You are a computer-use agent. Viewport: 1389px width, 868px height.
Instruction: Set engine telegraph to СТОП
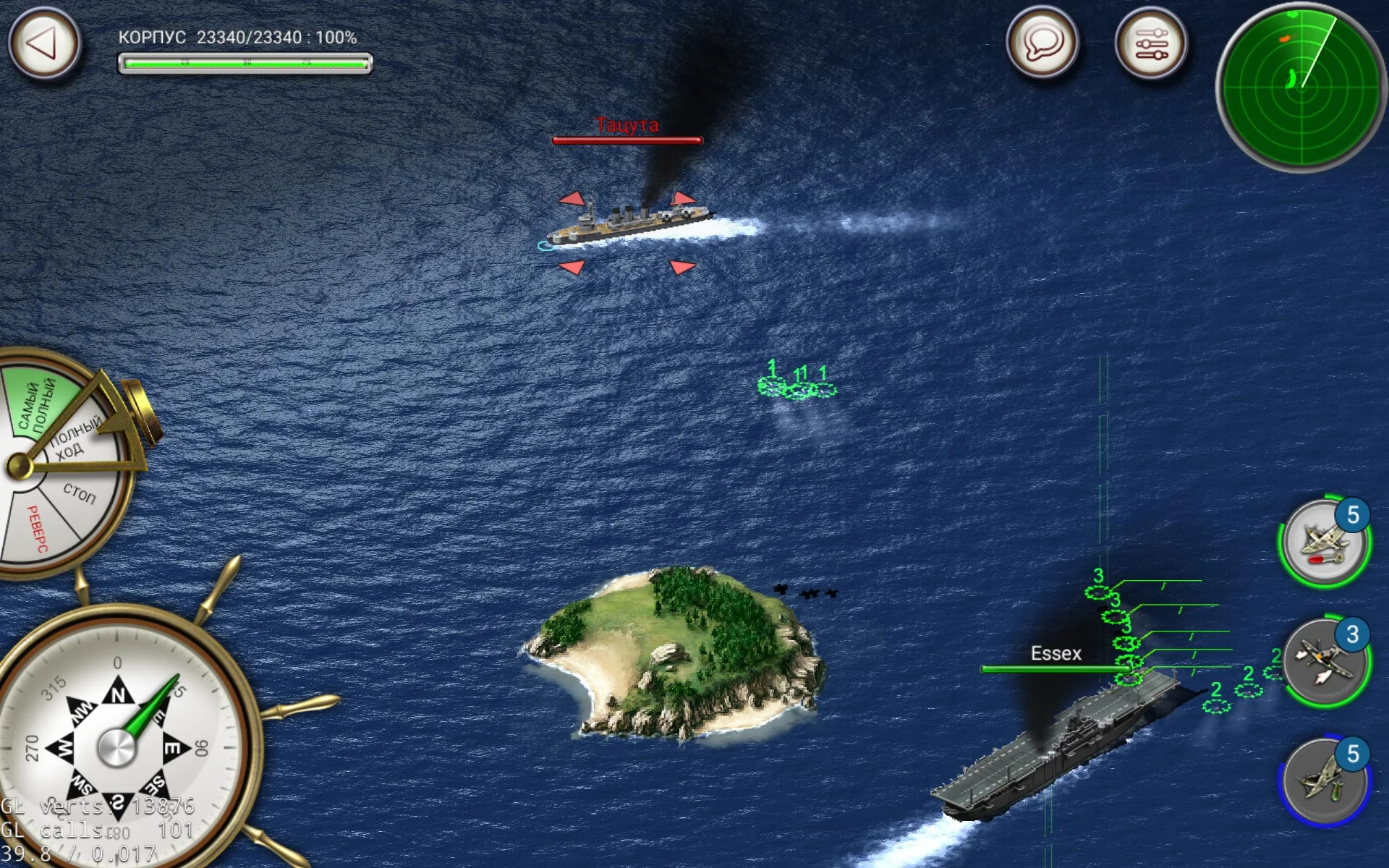(x=78, y=494)
